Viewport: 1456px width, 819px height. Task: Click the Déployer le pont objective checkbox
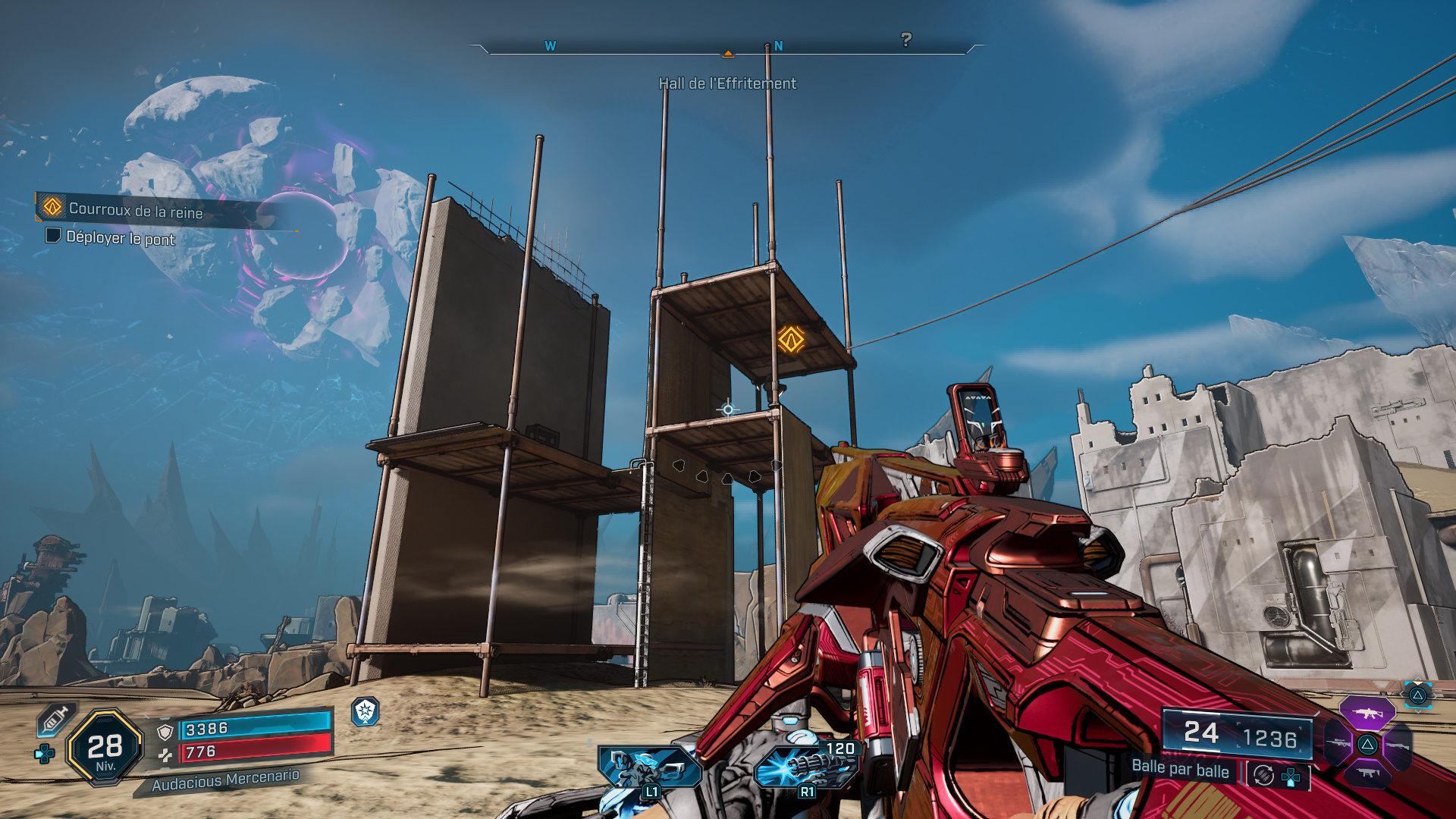[53, 236]
